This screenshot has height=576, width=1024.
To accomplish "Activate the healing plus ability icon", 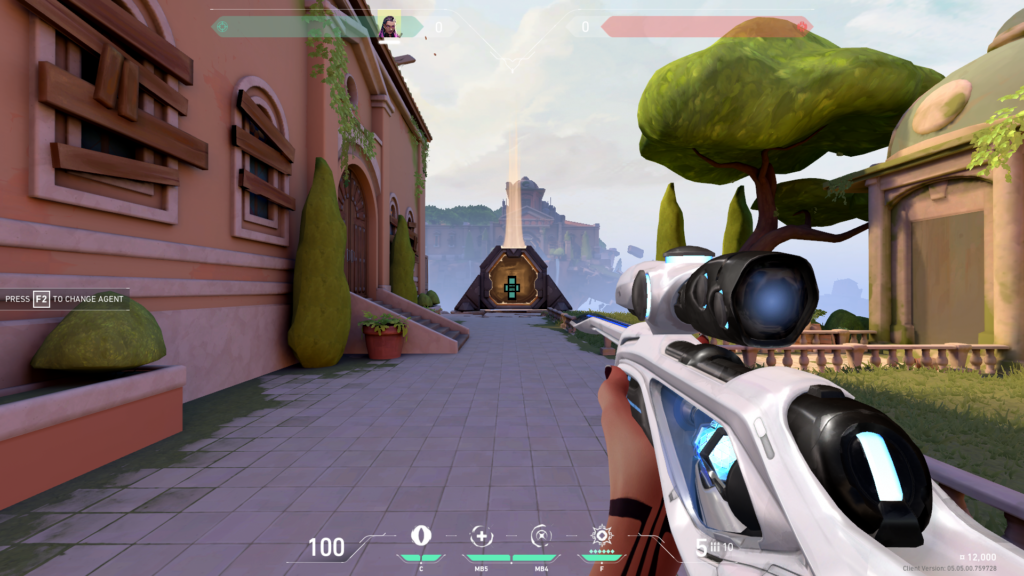I will (482, 535).
